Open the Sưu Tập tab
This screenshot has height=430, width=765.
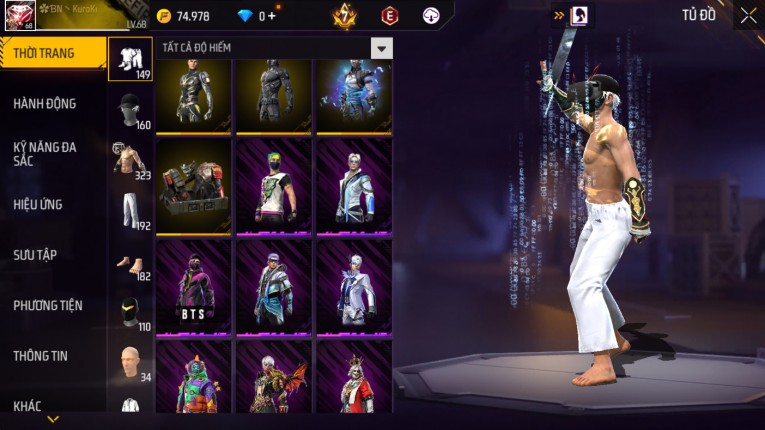35,255
